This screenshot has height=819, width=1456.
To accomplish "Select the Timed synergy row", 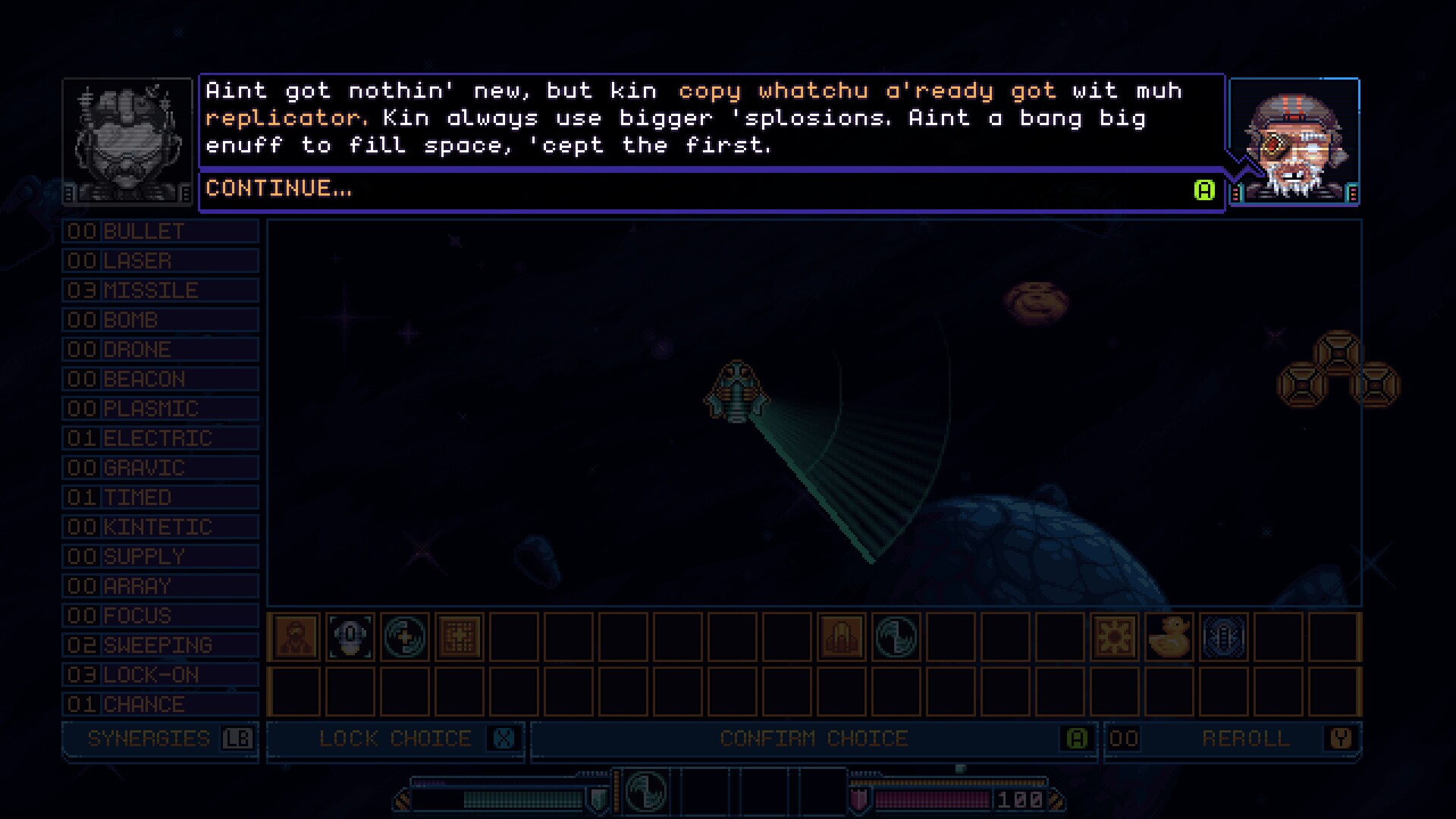I will coord(160,497).
